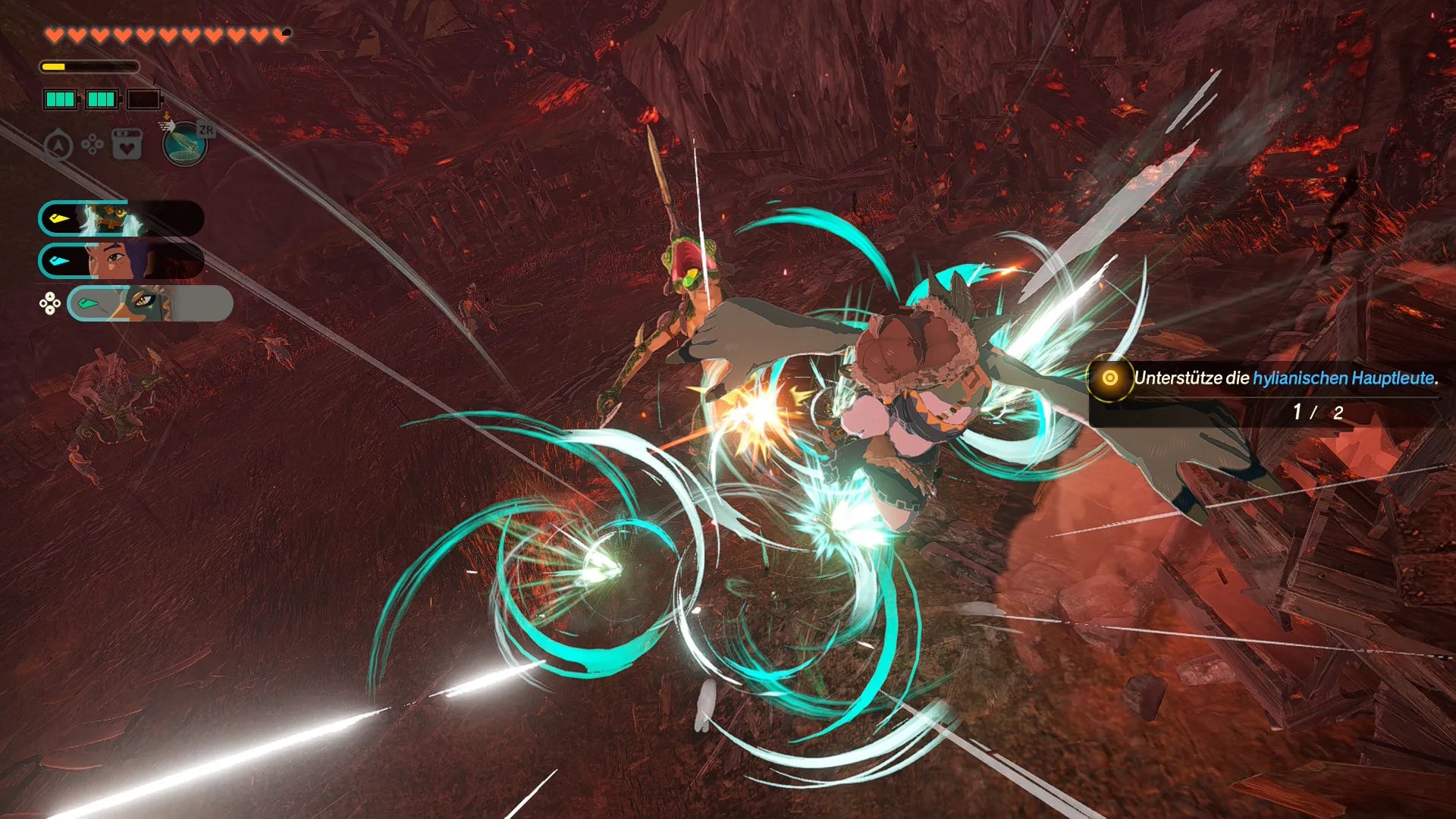Switch to the purple-haired character portrait
1456x819 pixels.
click(x=121, y=261)
